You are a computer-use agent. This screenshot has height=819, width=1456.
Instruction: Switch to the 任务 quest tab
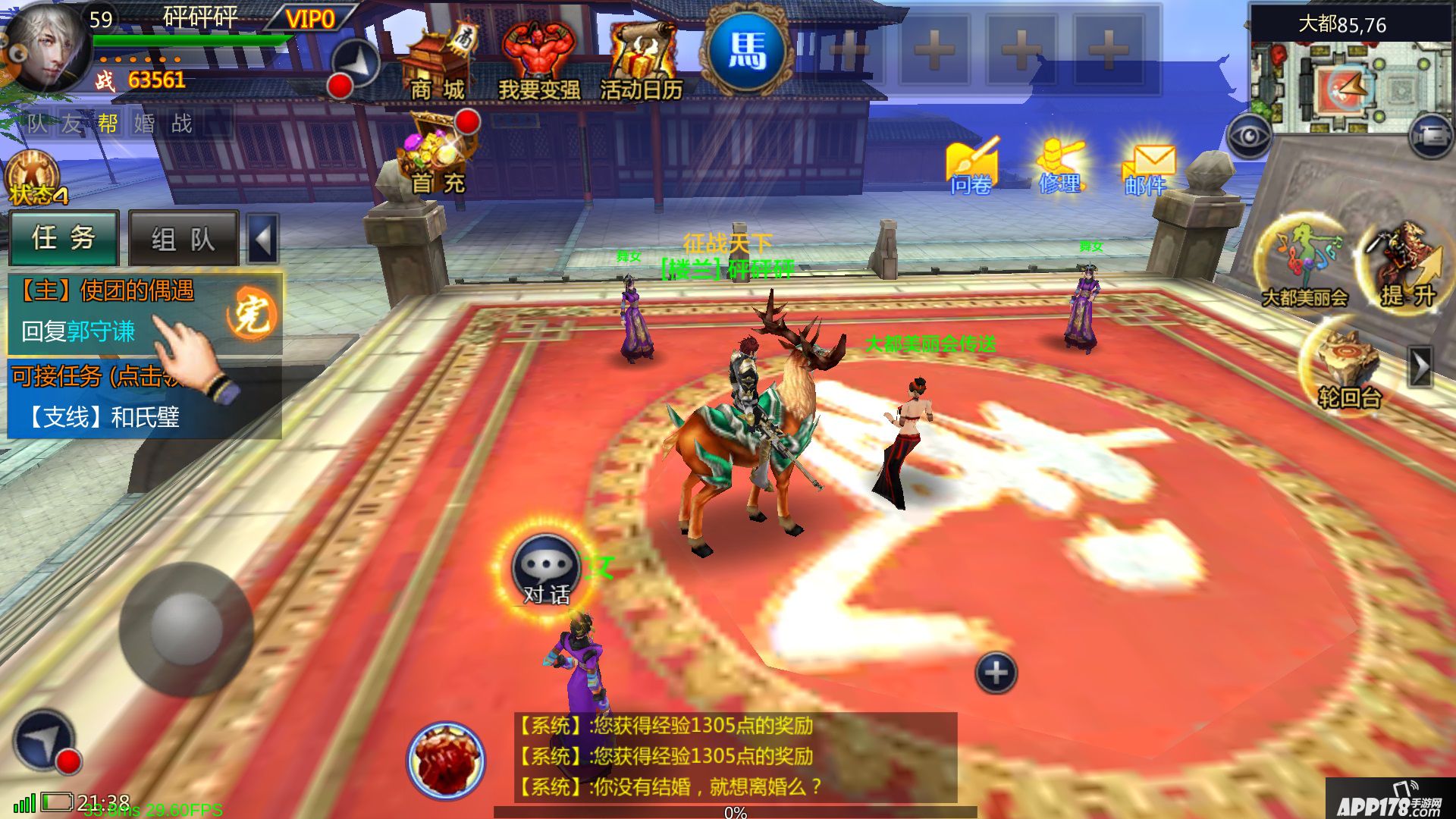click(x=64, y=238)
